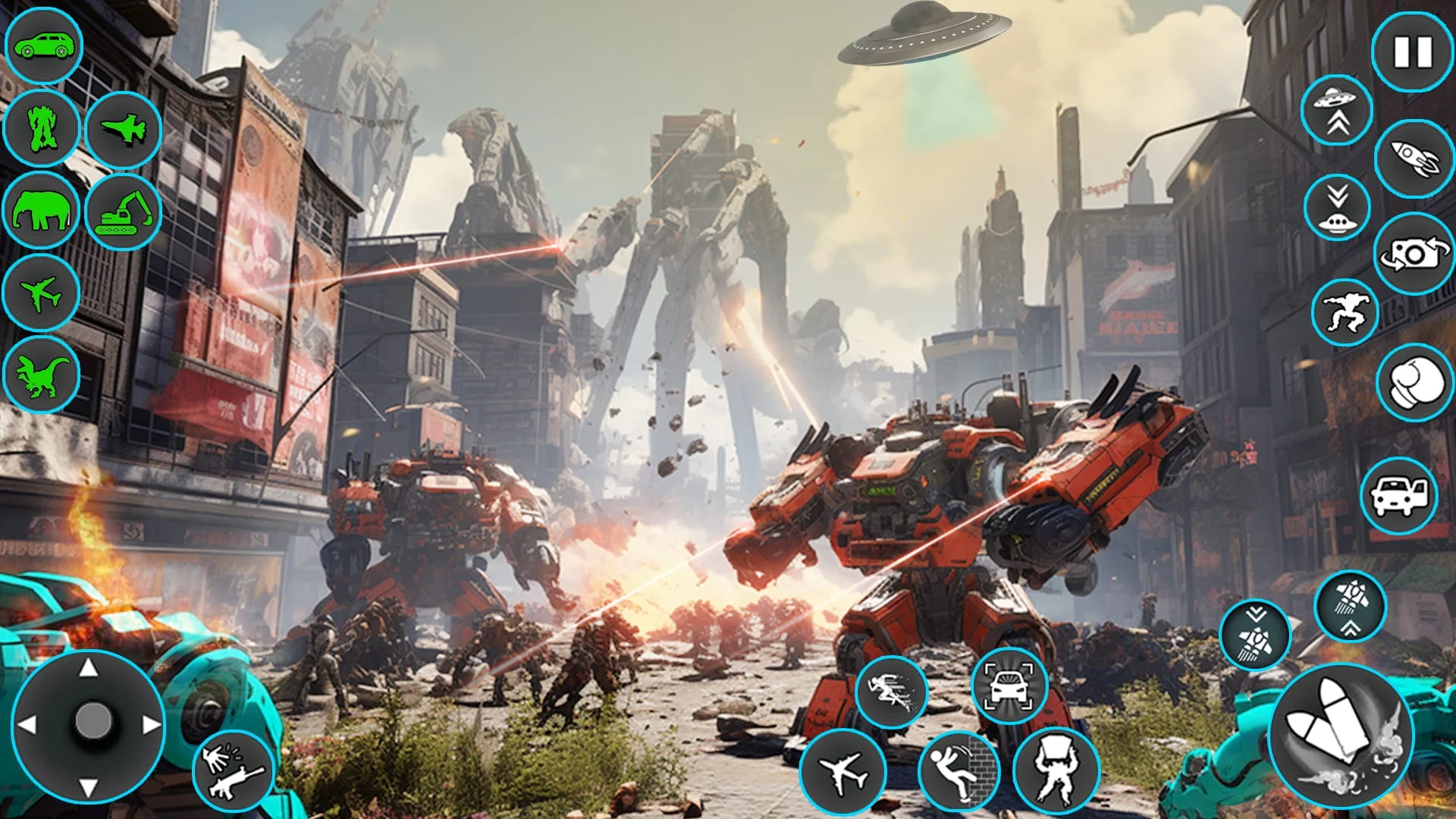Pause the game
The width and height of the screenshot is (1456, 819).
coord(1412,53)
